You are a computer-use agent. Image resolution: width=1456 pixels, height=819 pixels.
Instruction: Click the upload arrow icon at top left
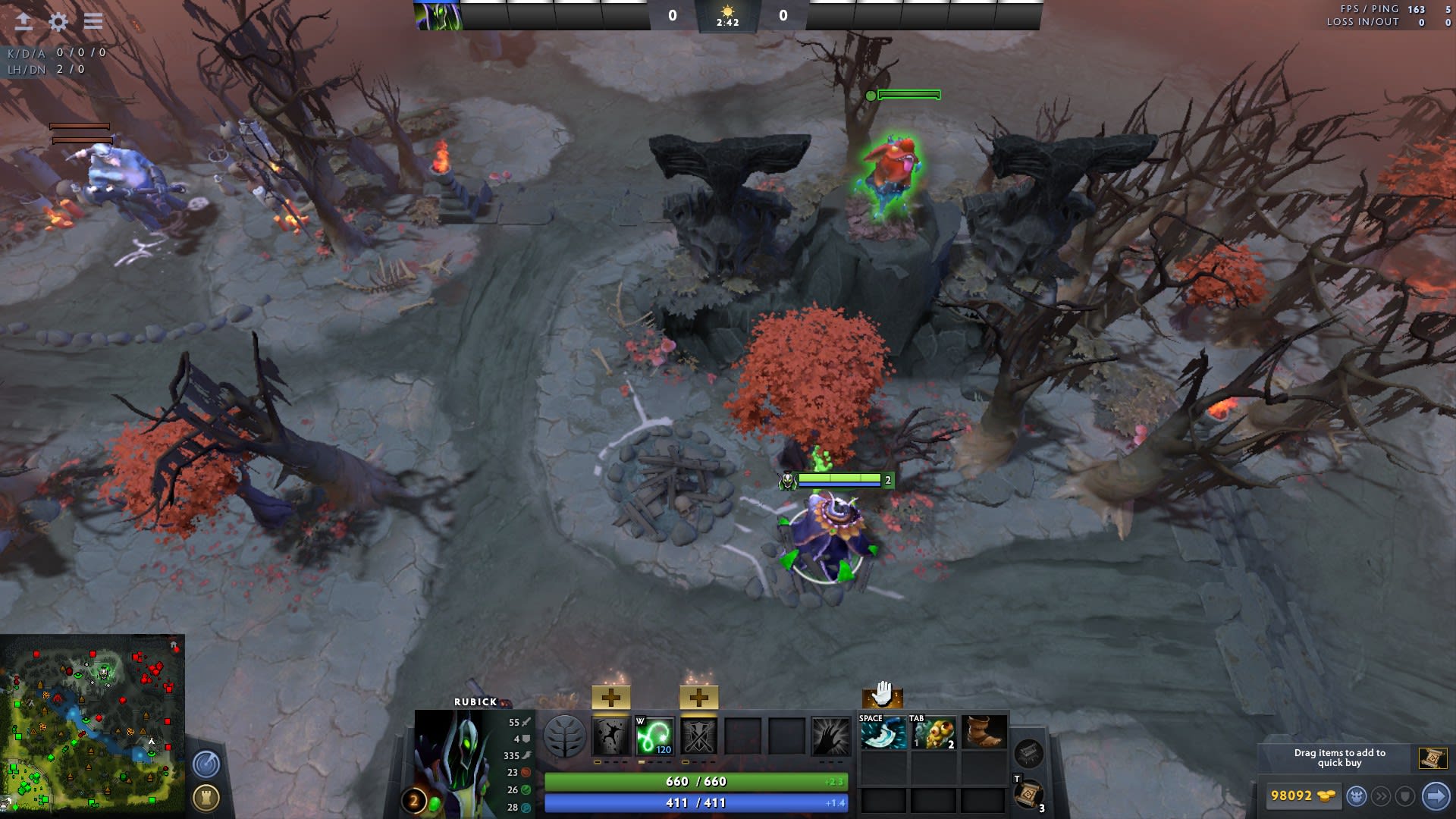click(24, 21)
